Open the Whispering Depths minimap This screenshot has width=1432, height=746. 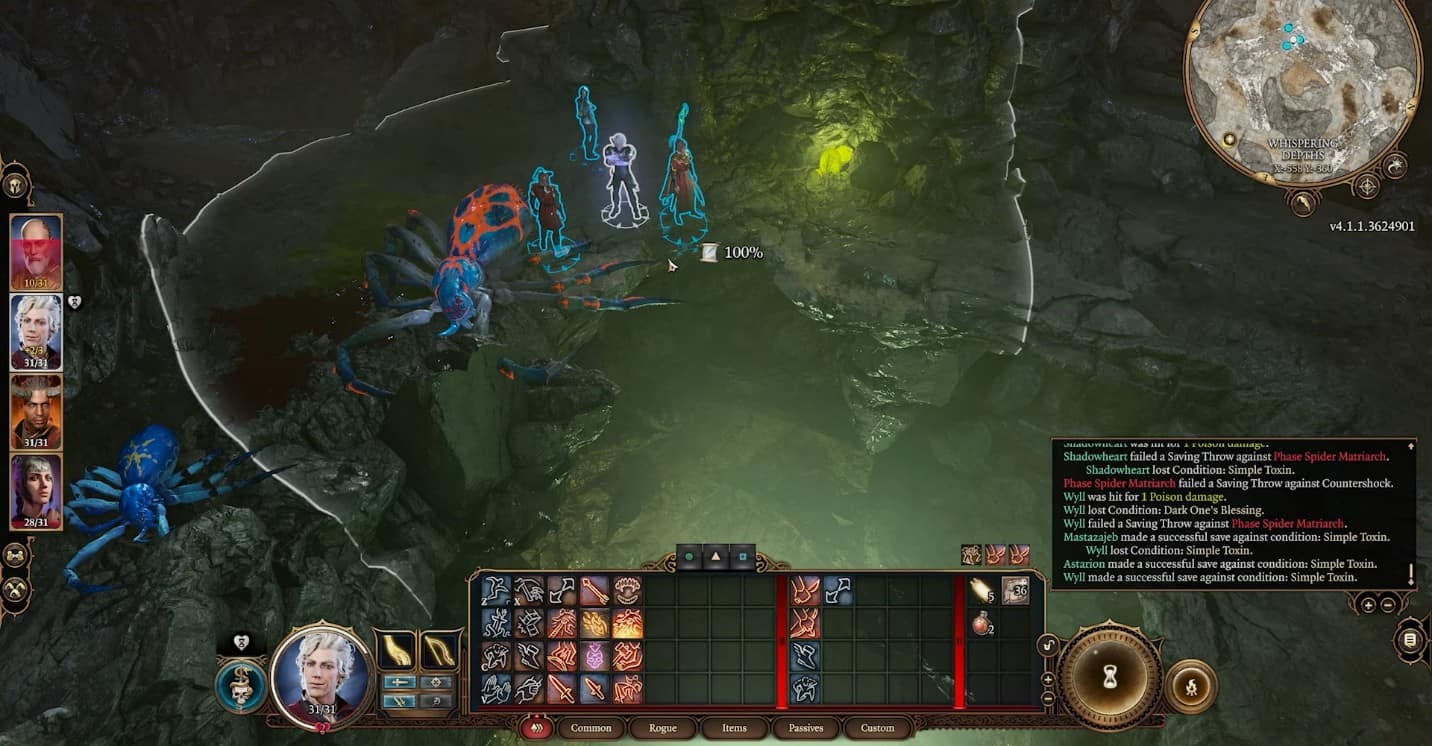[x=1302, y=92]
